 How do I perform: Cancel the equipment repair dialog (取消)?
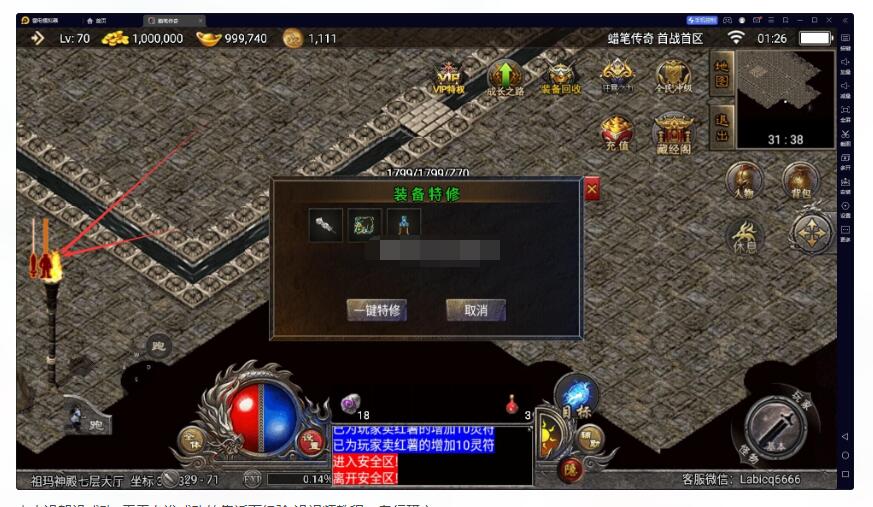pos(475,310)
